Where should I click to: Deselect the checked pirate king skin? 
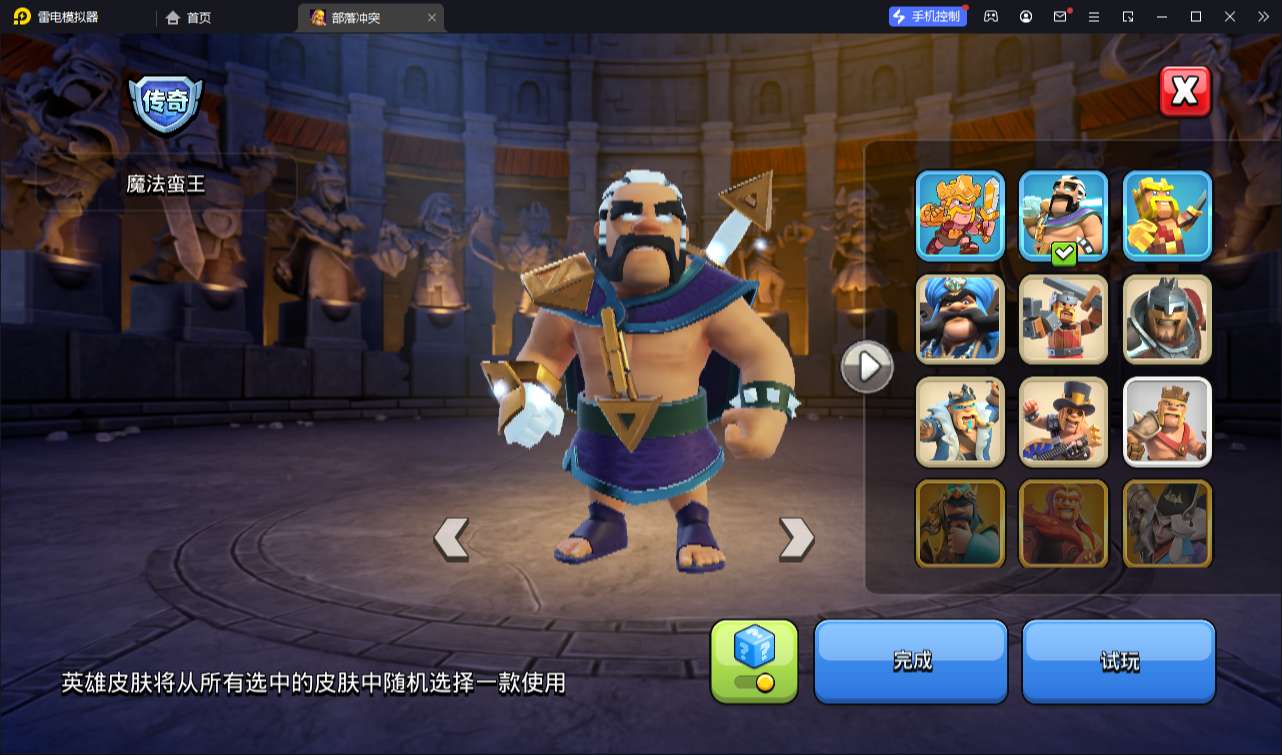[1063, 216]
